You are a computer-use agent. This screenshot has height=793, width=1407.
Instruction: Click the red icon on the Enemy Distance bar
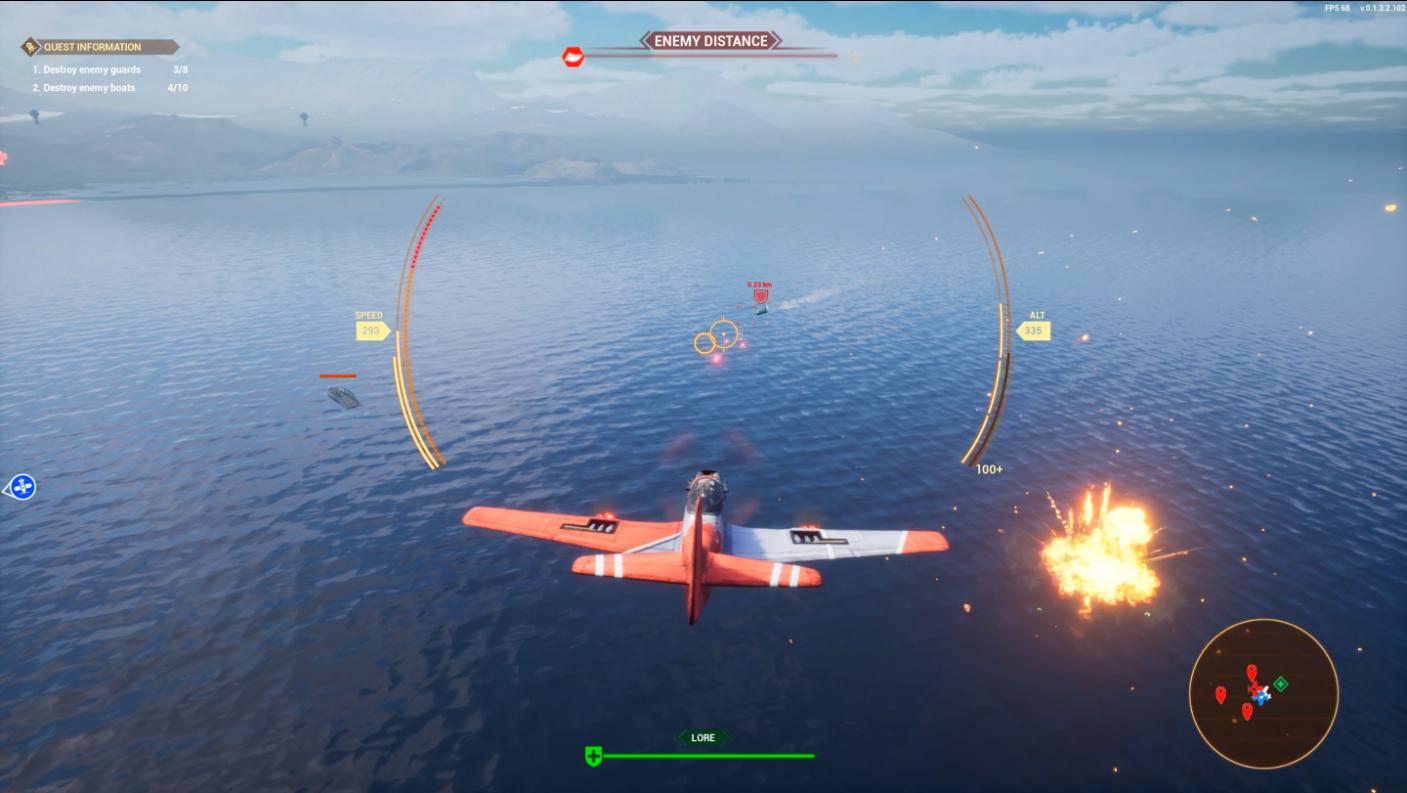[x=573, y=57]
